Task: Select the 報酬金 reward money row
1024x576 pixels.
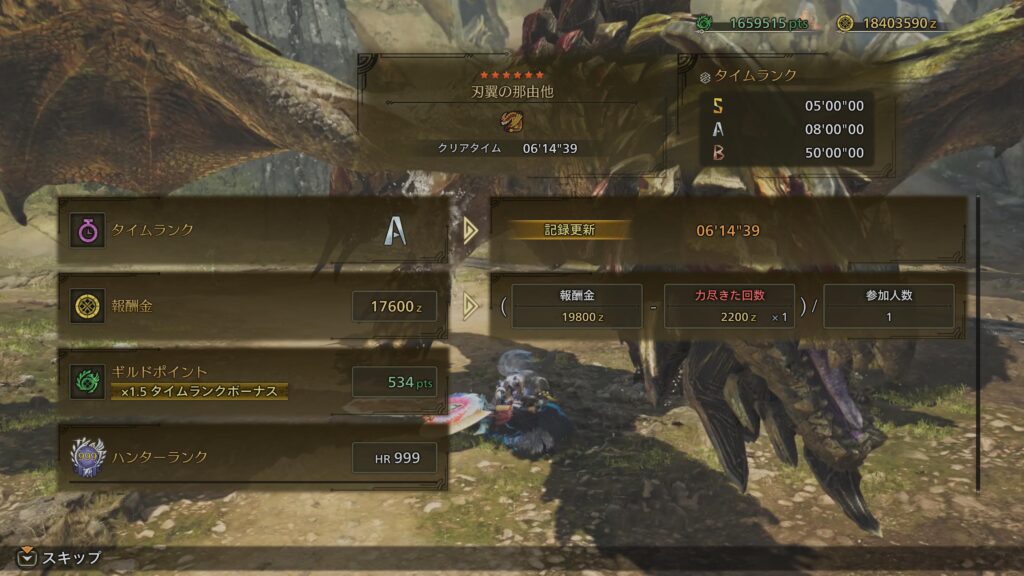Action: (252, 306)
